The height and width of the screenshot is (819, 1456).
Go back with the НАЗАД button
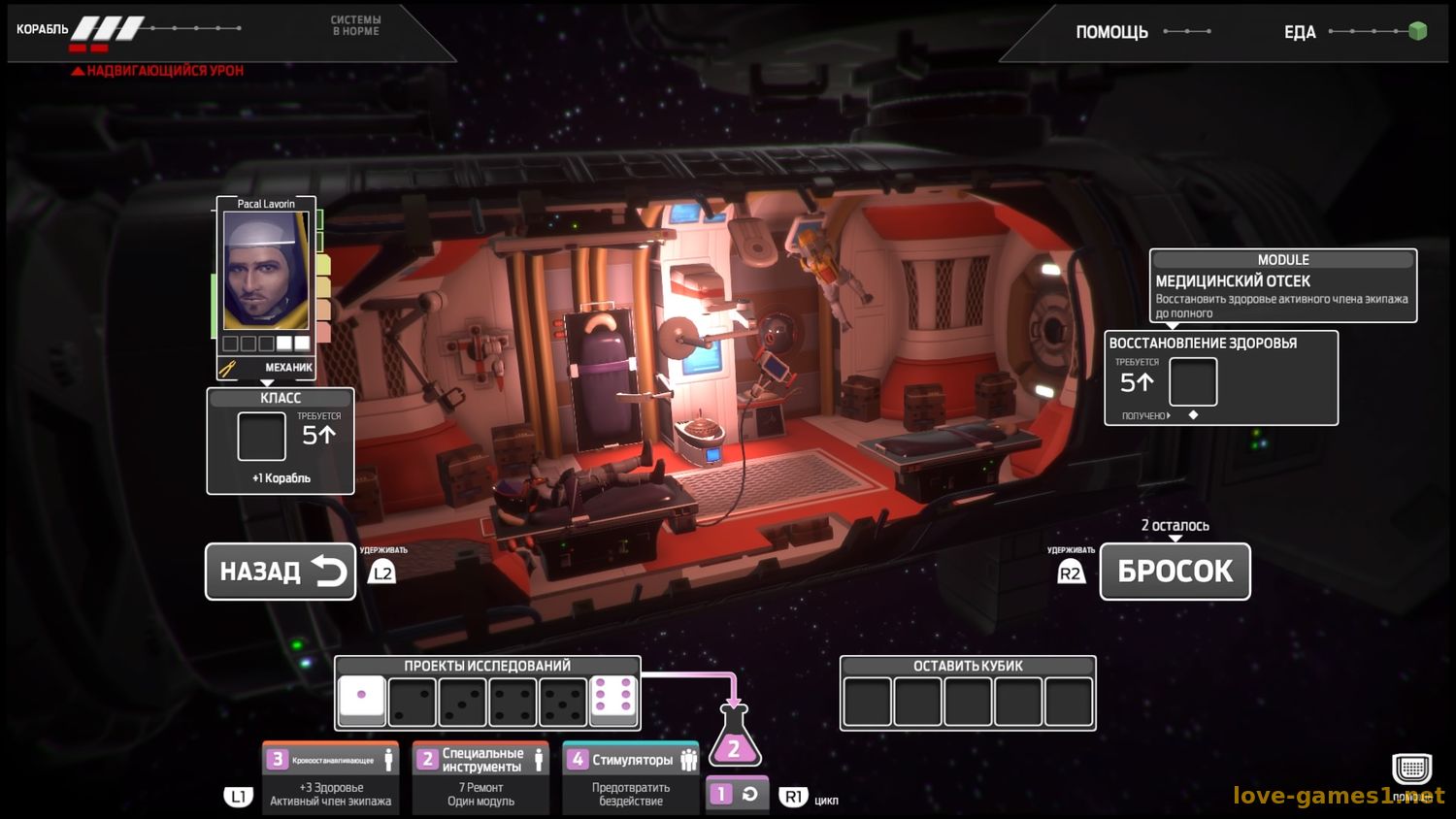tap(280, 572)
